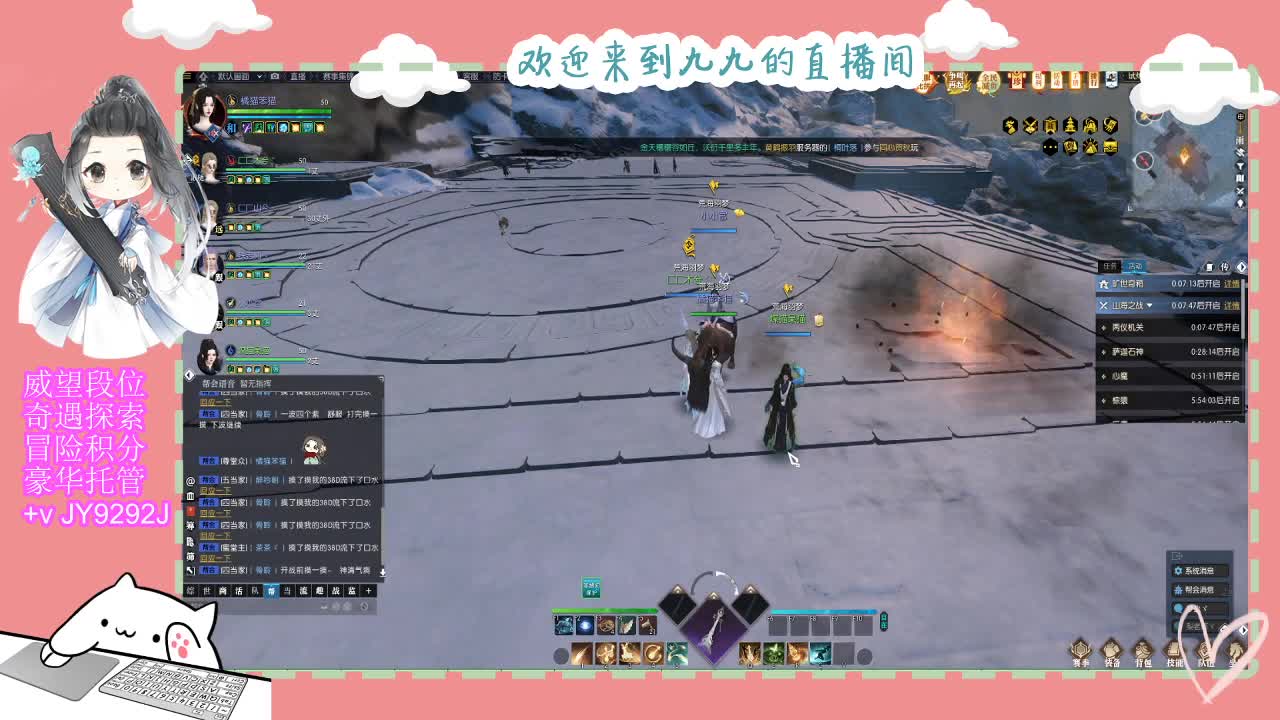Open the 赛季 season icon
Image resolution: width=1280 pixels, height=720 pixels.
tap(1082, 650)
